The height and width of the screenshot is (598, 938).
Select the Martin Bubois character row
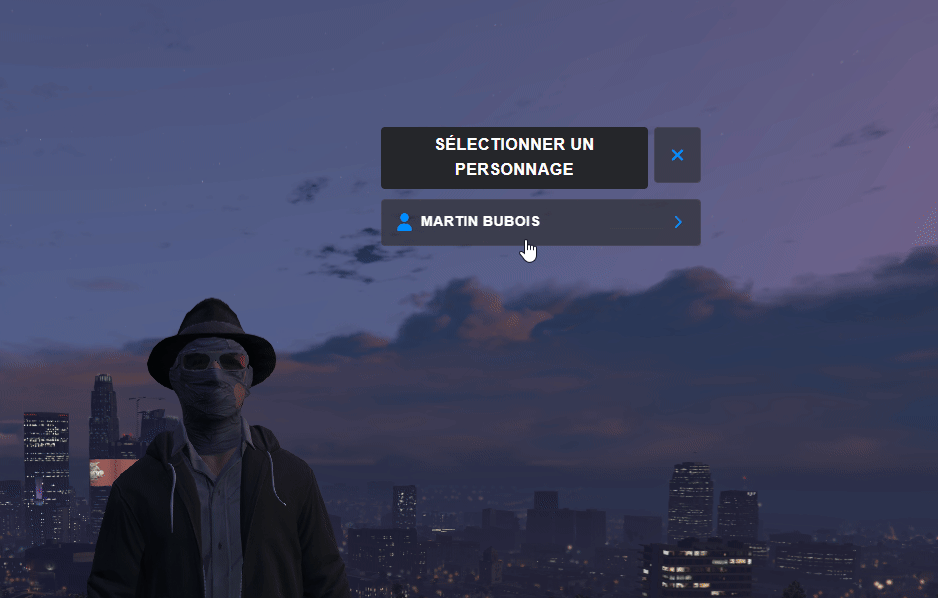(540, 222)
